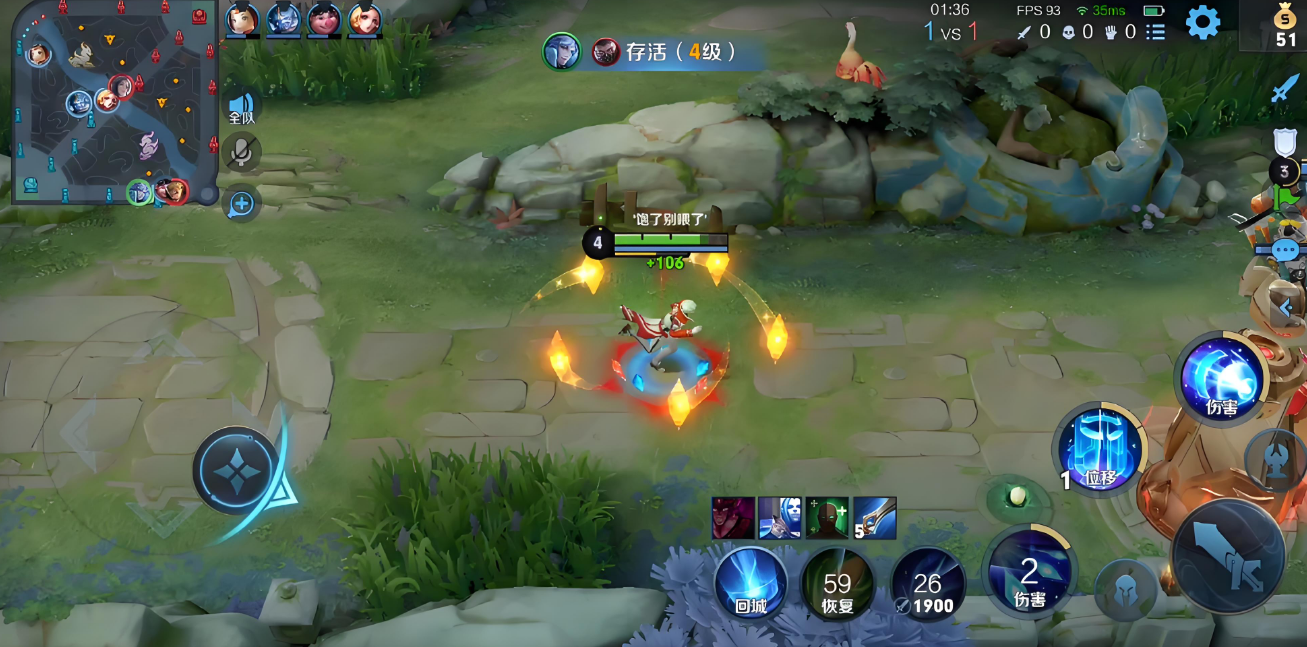Open the blue chat bubble button
The image size is (1307, 647).
point(1285,250)
